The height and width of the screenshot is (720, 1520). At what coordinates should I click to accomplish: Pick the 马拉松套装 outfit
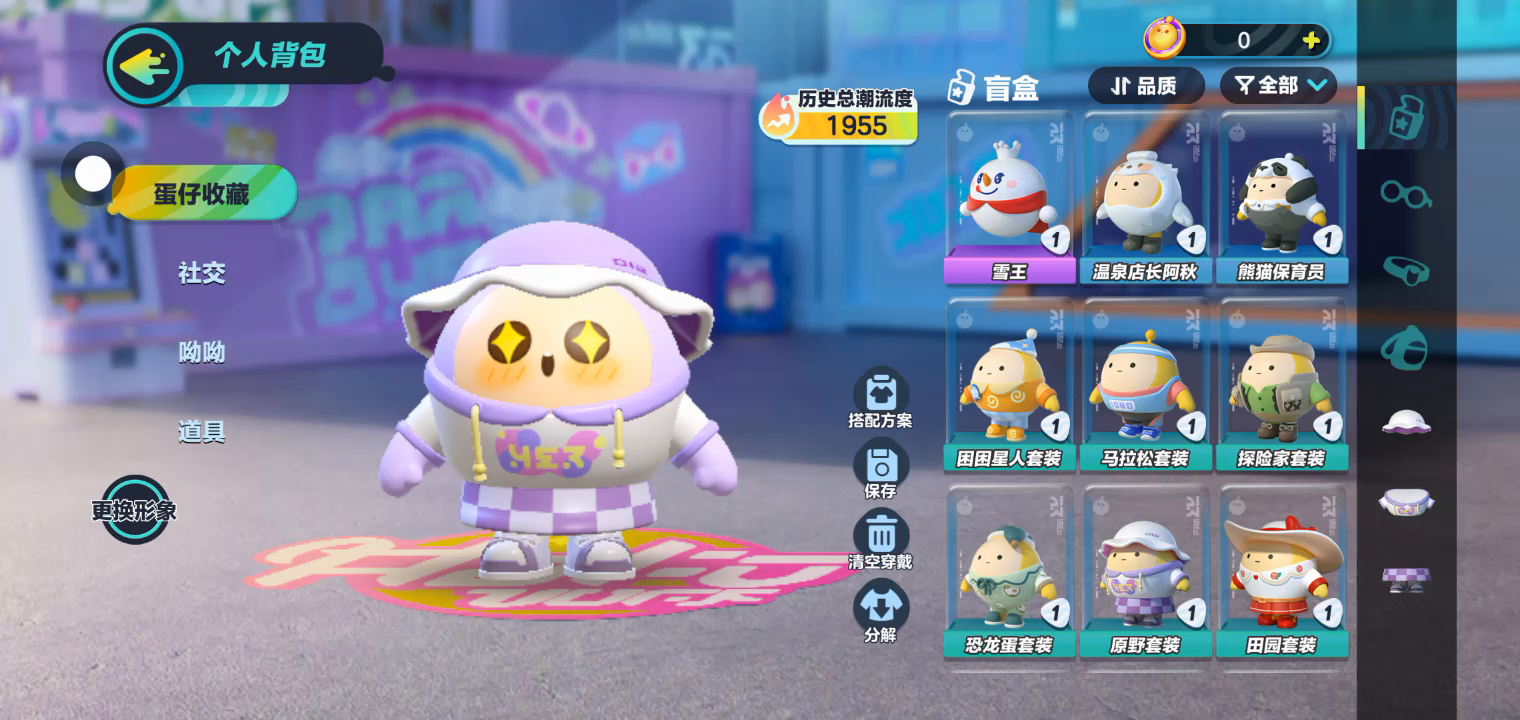(1145, 385)
